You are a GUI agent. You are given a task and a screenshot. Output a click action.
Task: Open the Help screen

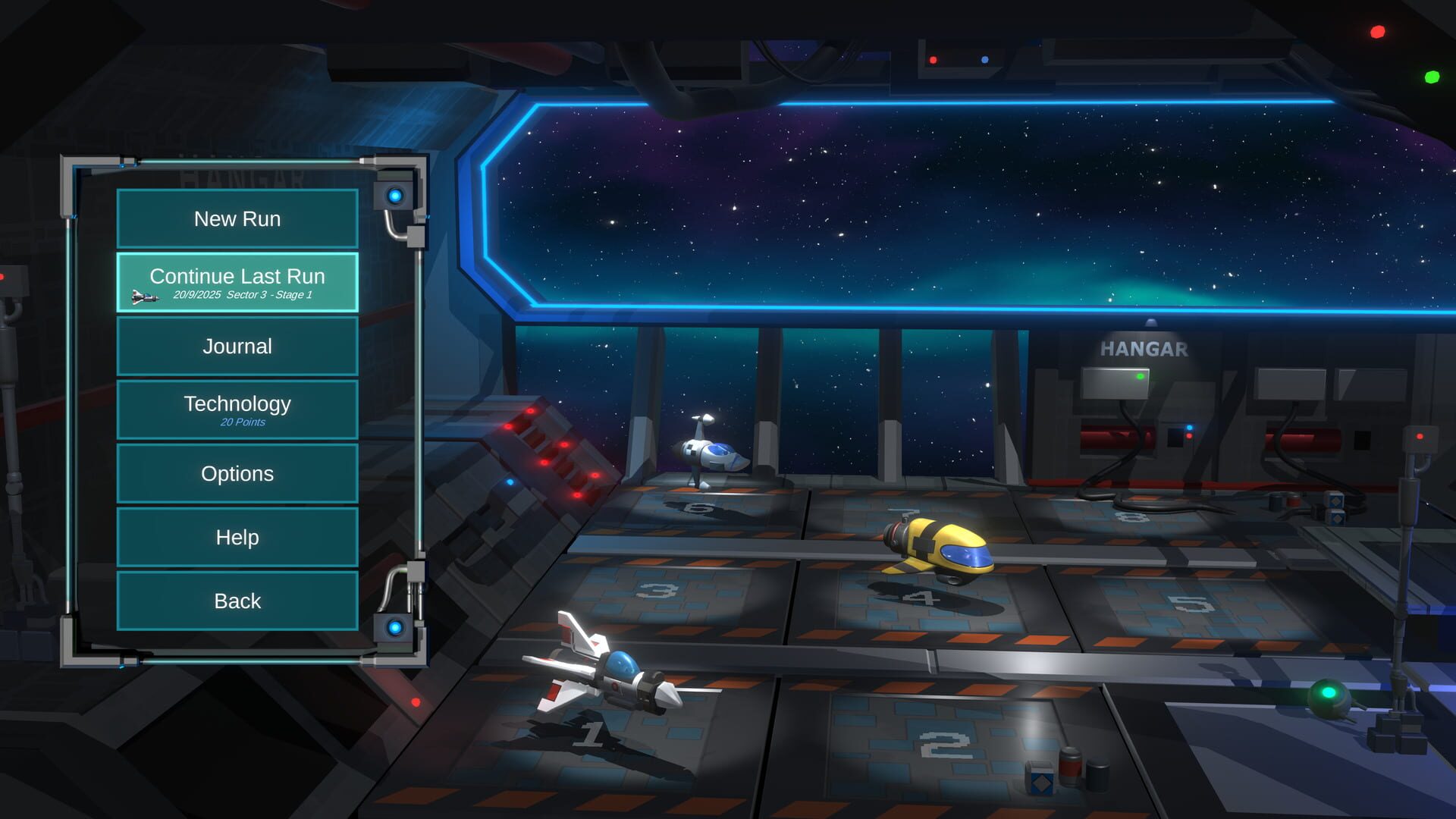point(237,537)
